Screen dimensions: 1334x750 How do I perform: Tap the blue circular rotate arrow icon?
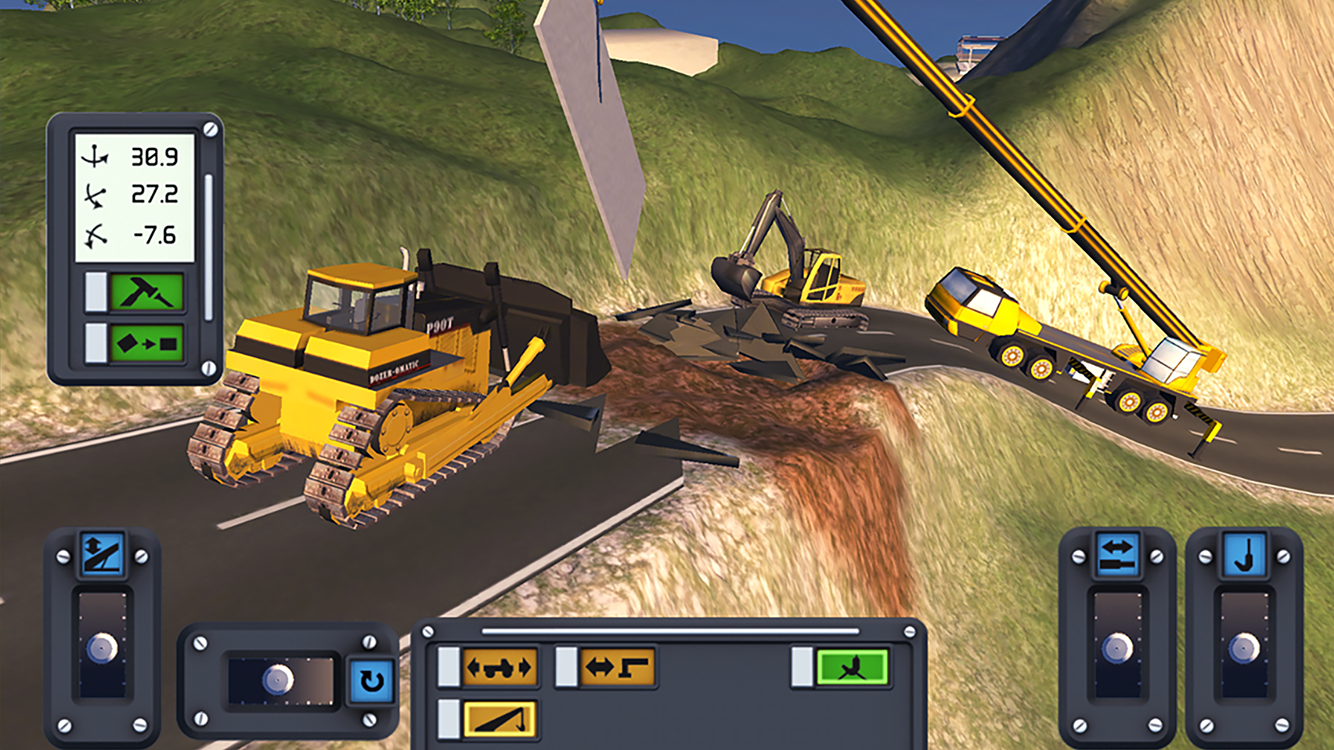(x=370, y=680)
